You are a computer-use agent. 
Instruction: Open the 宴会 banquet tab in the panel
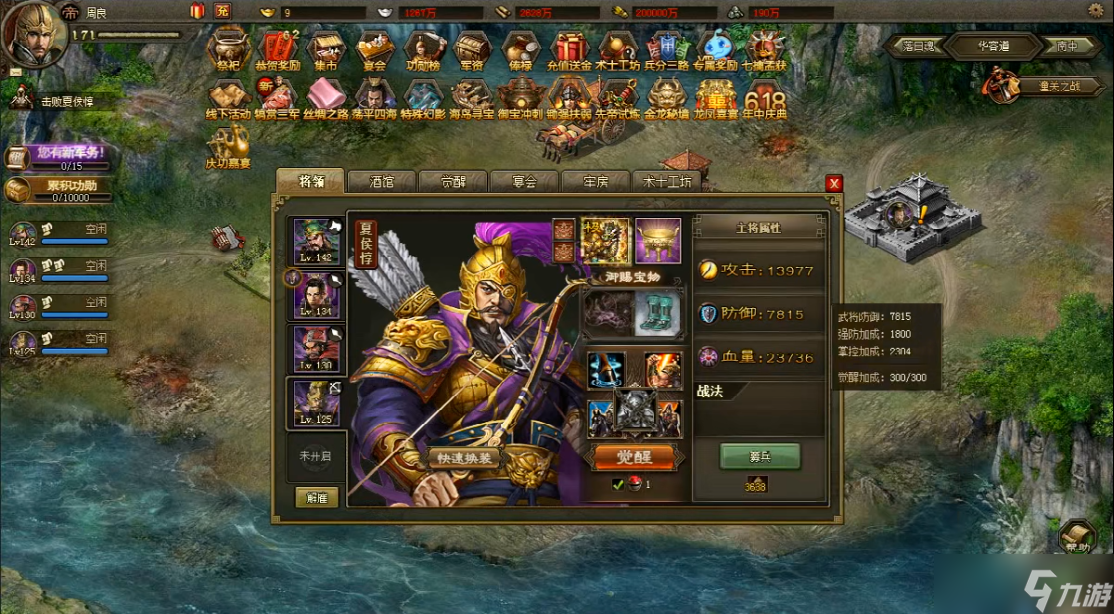tap(525, 182)
